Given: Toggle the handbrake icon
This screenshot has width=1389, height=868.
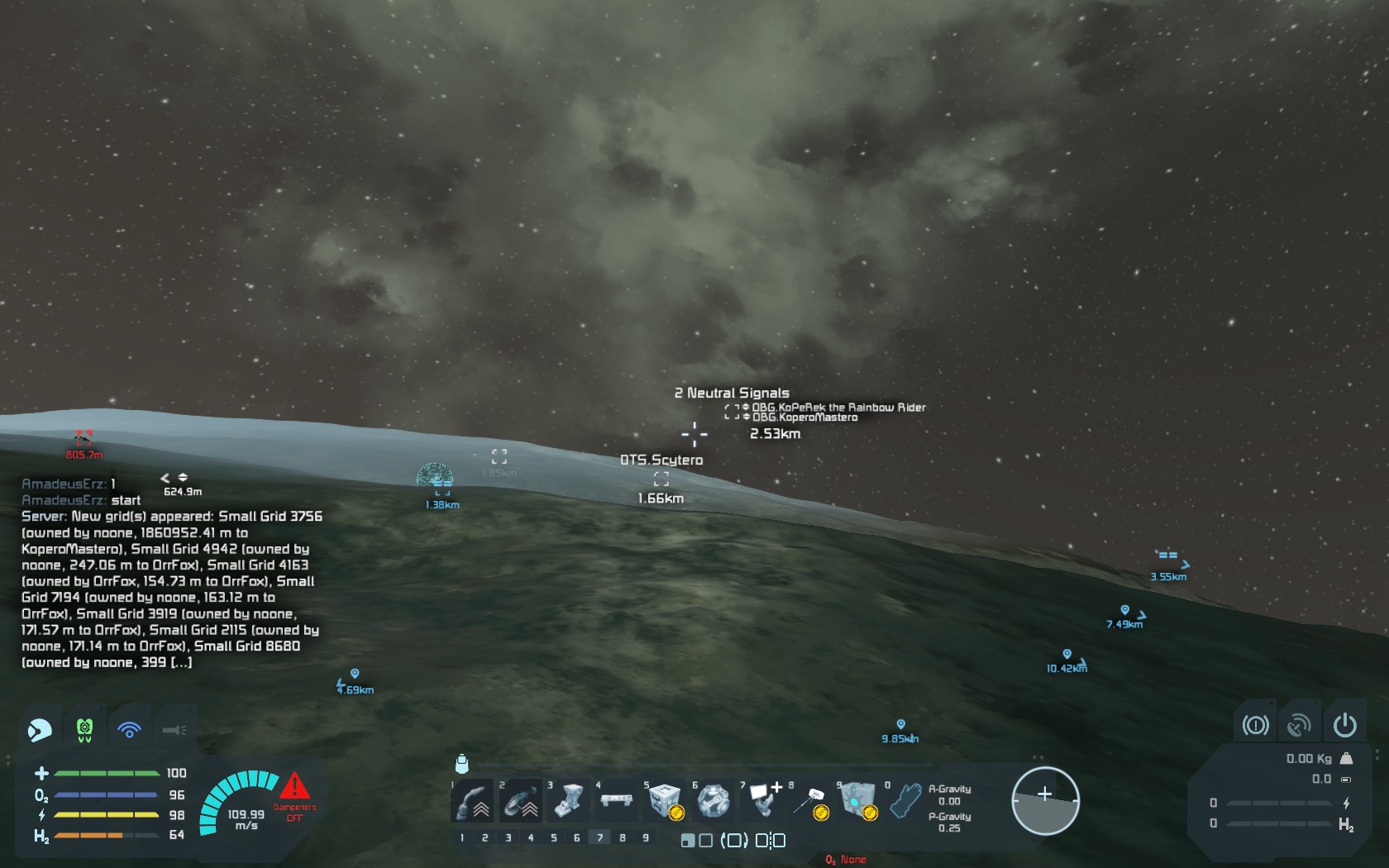Looking at the screenshot, I should (x=1255, y=725).
